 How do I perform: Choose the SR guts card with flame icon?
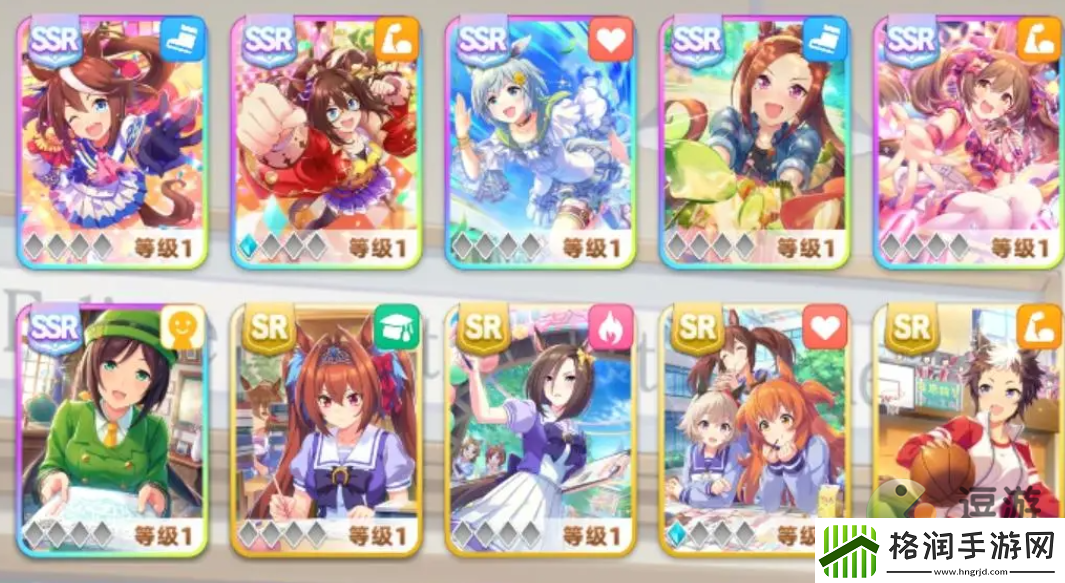(541, 430)
